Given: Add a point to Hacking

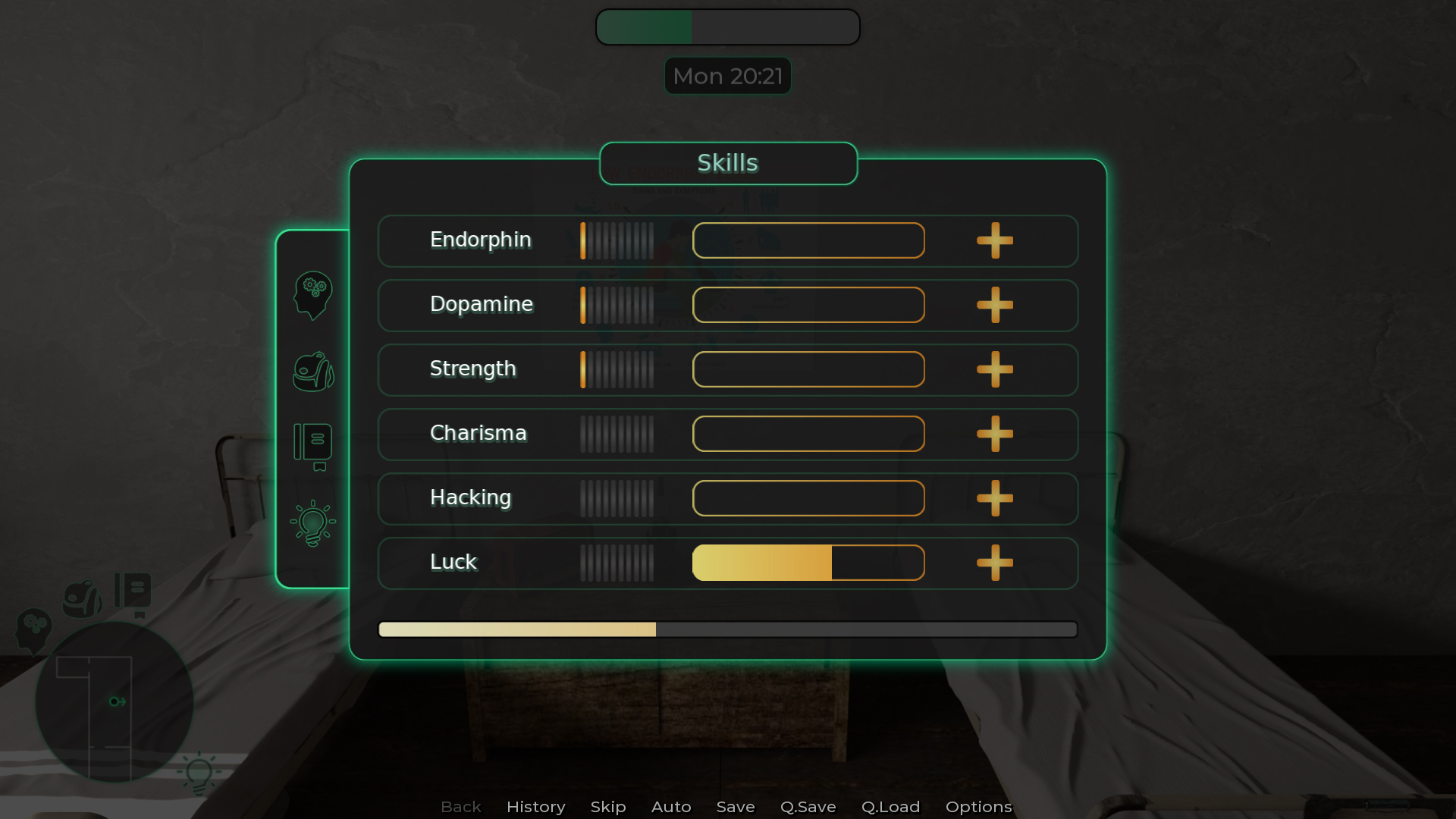Looking at the screenshot, I should pyautogui.click(x=994, y=499).
